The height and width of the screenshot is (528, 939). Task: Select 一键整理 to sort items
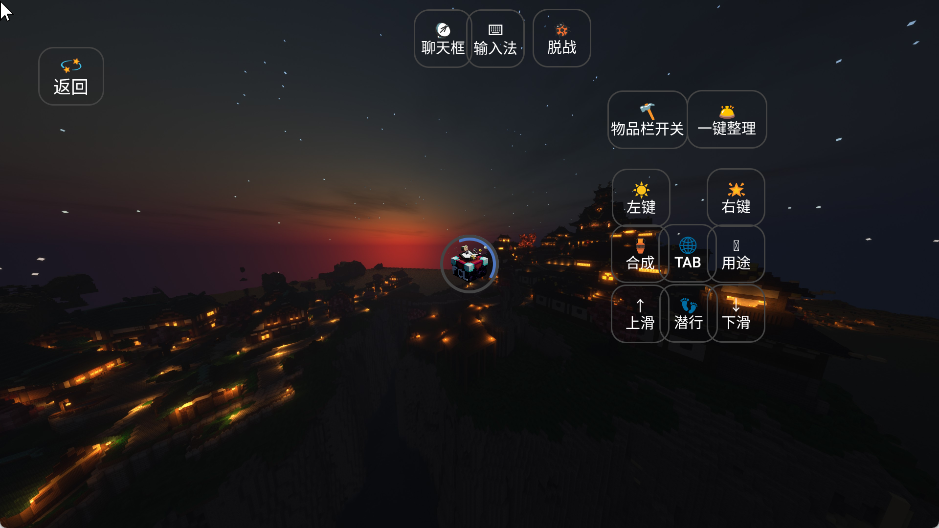pos(727,120)
